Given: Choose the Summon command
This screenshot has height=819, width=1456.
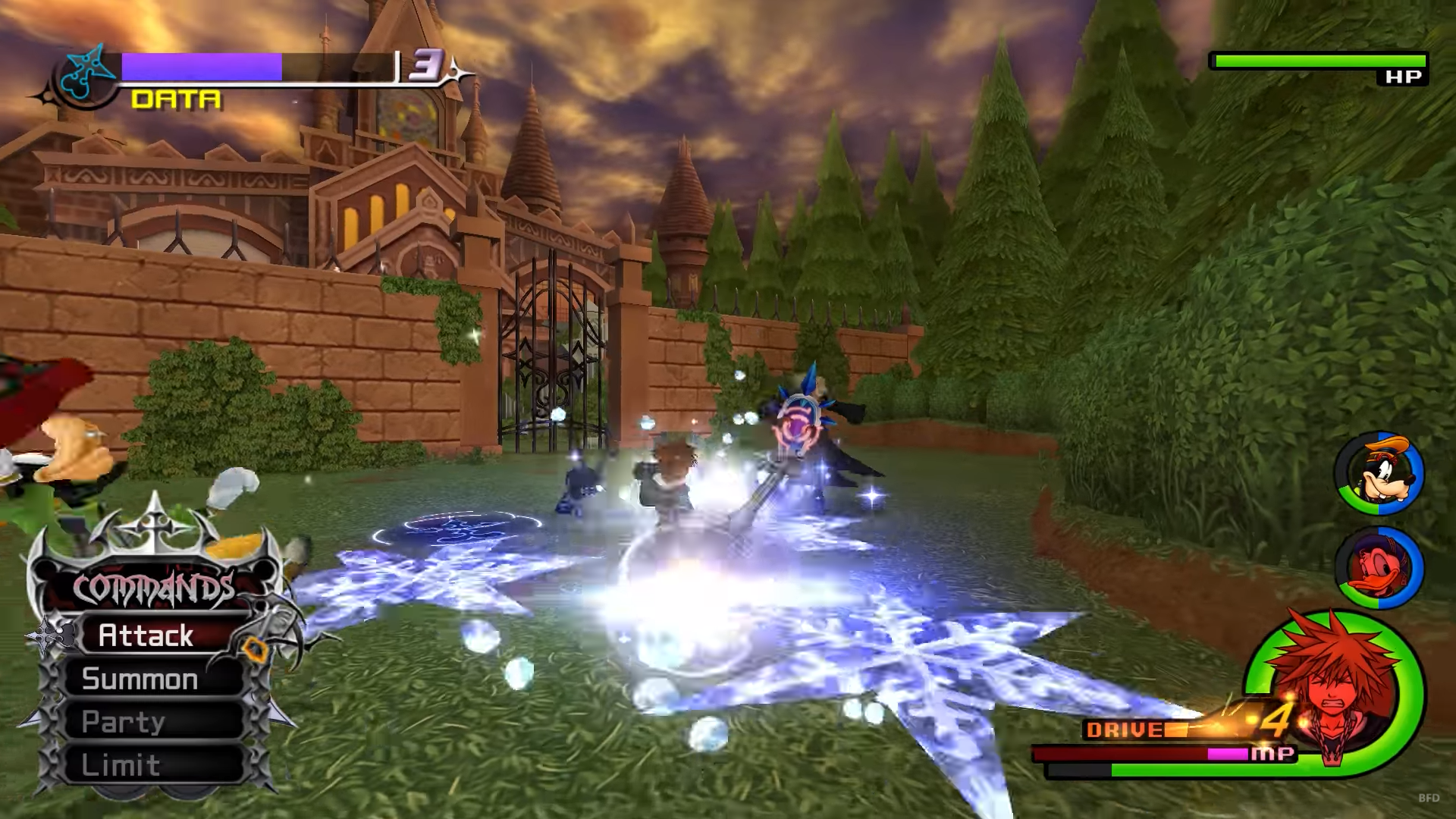Looking at the screenshot, I should pyautogui.click(x=140, y=679).
